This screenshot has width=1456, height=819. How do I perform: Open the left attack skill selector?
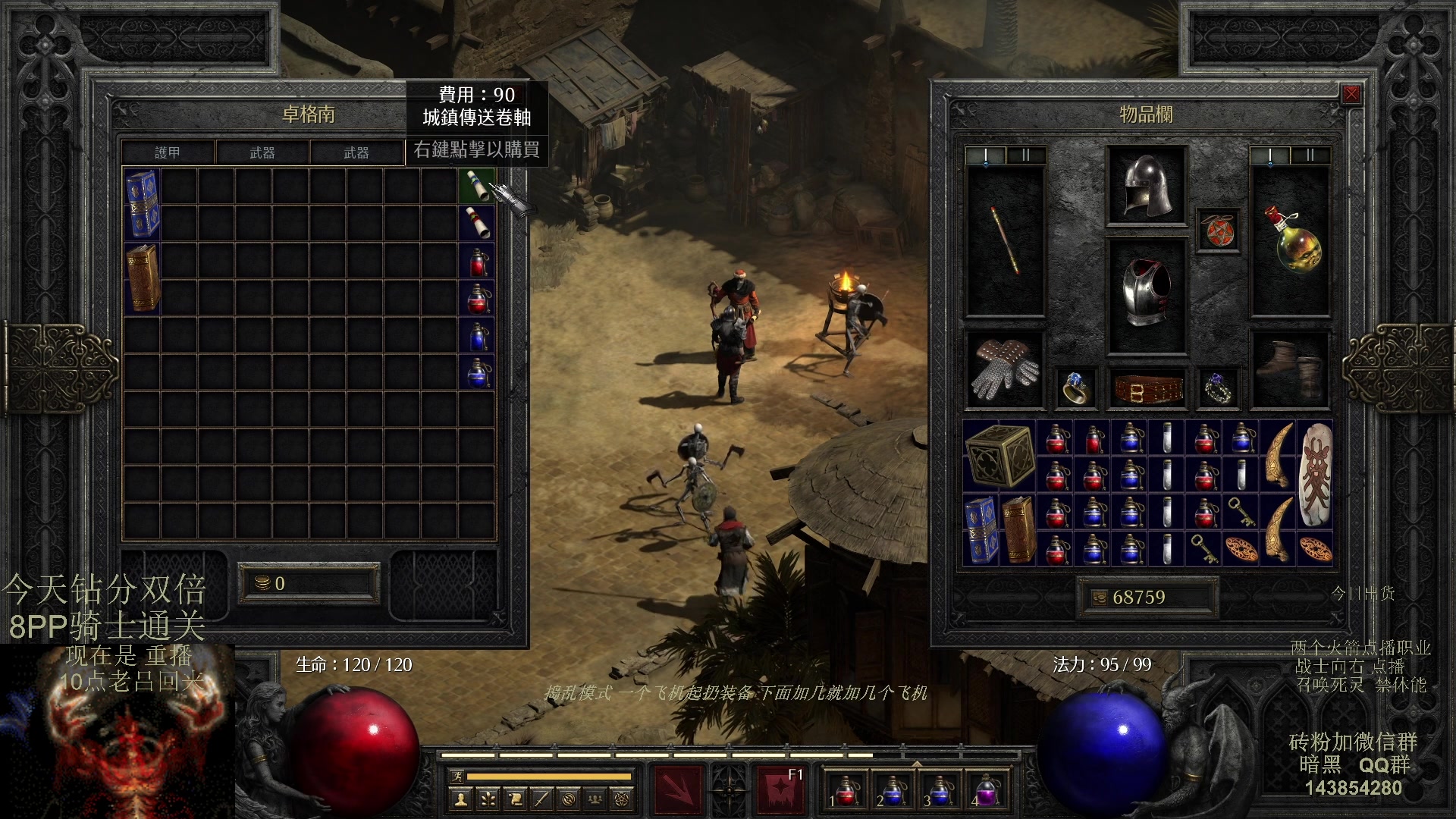pyautogui.click(x=677, y=790)
